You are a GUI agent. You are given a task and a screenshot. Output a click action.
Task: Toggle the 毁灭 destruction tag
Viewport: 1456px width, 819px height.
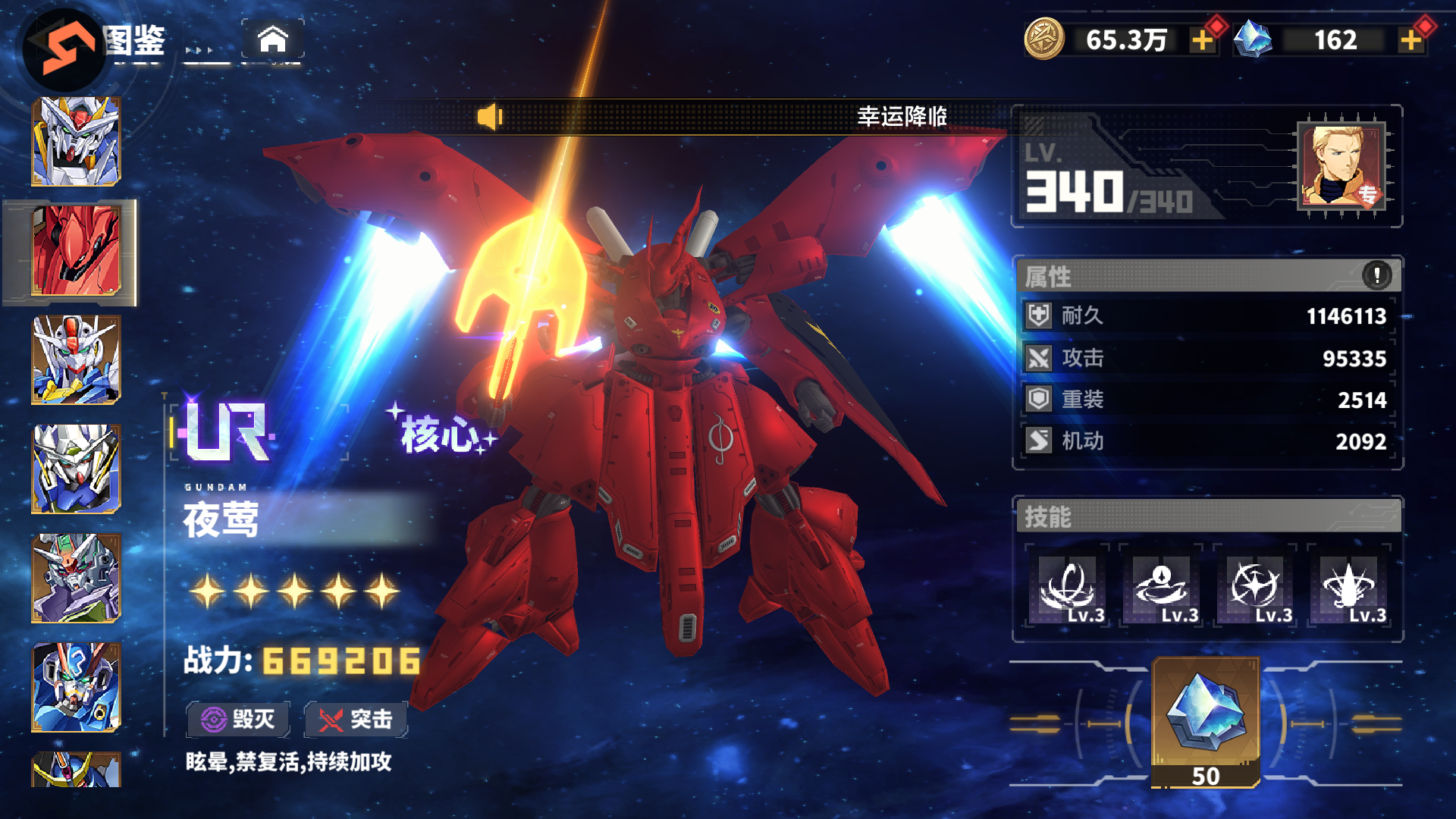(237, 719)
